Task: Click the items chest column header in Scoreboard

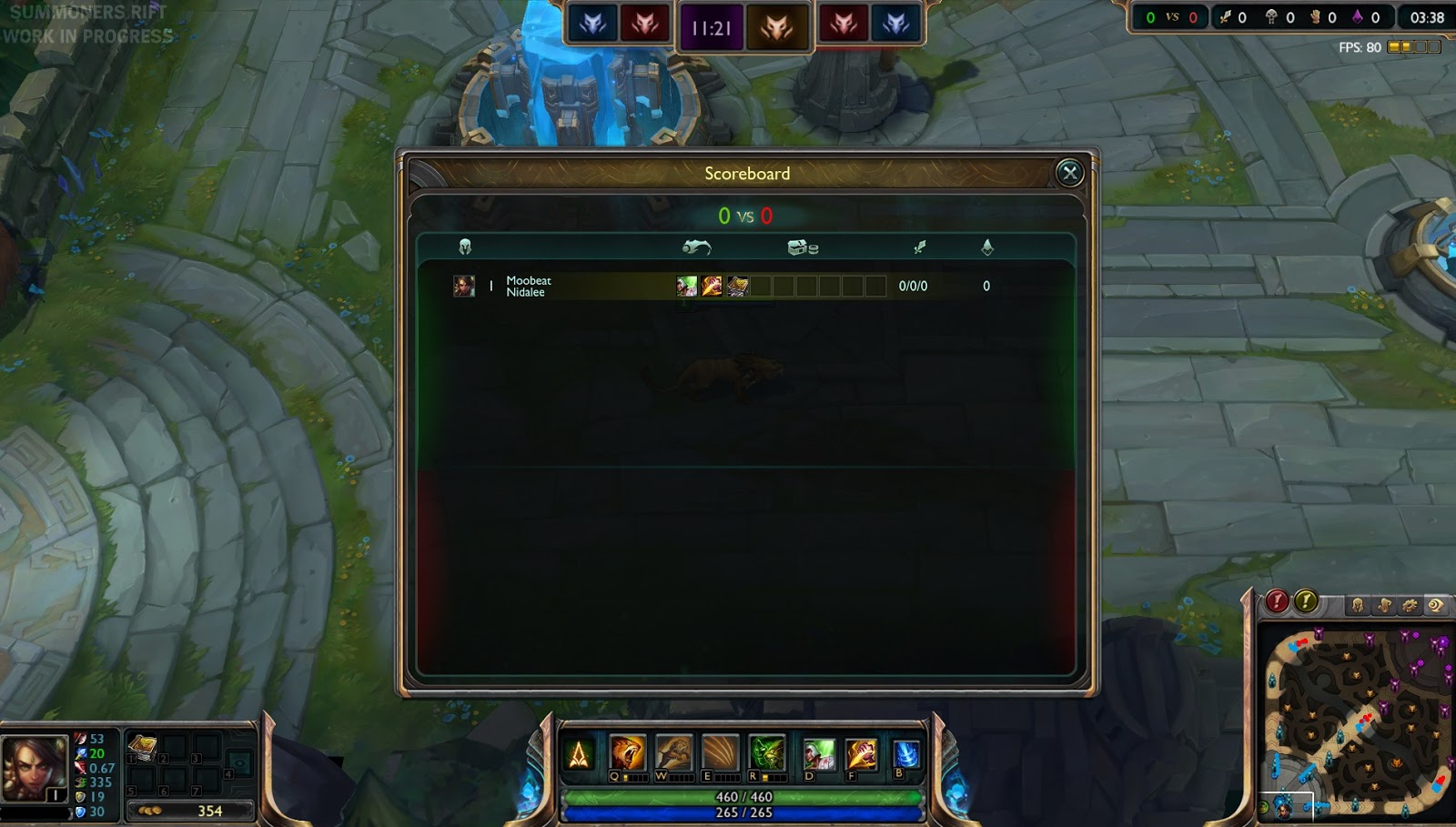Action: (802, 246)
